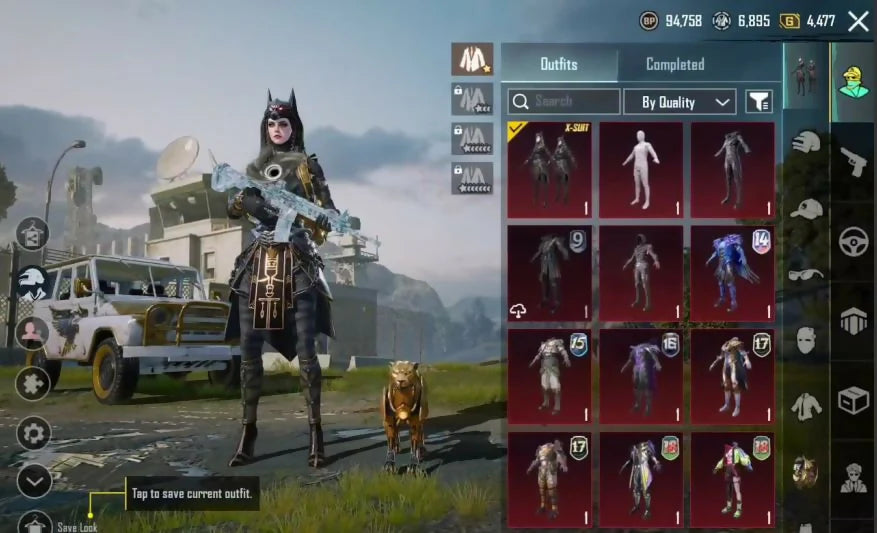Click the outfit Search field
Viewport: 877px width, 533px height.
[x=564, y=101]
